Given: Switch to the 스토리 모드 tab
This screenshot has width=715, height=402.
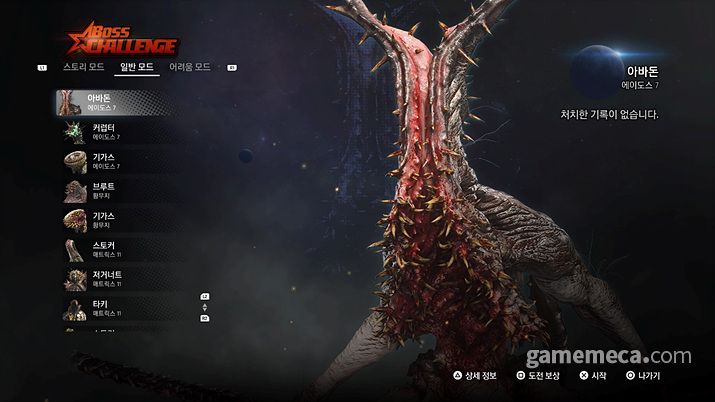Looking at the screenshot, I should point(84,67).
